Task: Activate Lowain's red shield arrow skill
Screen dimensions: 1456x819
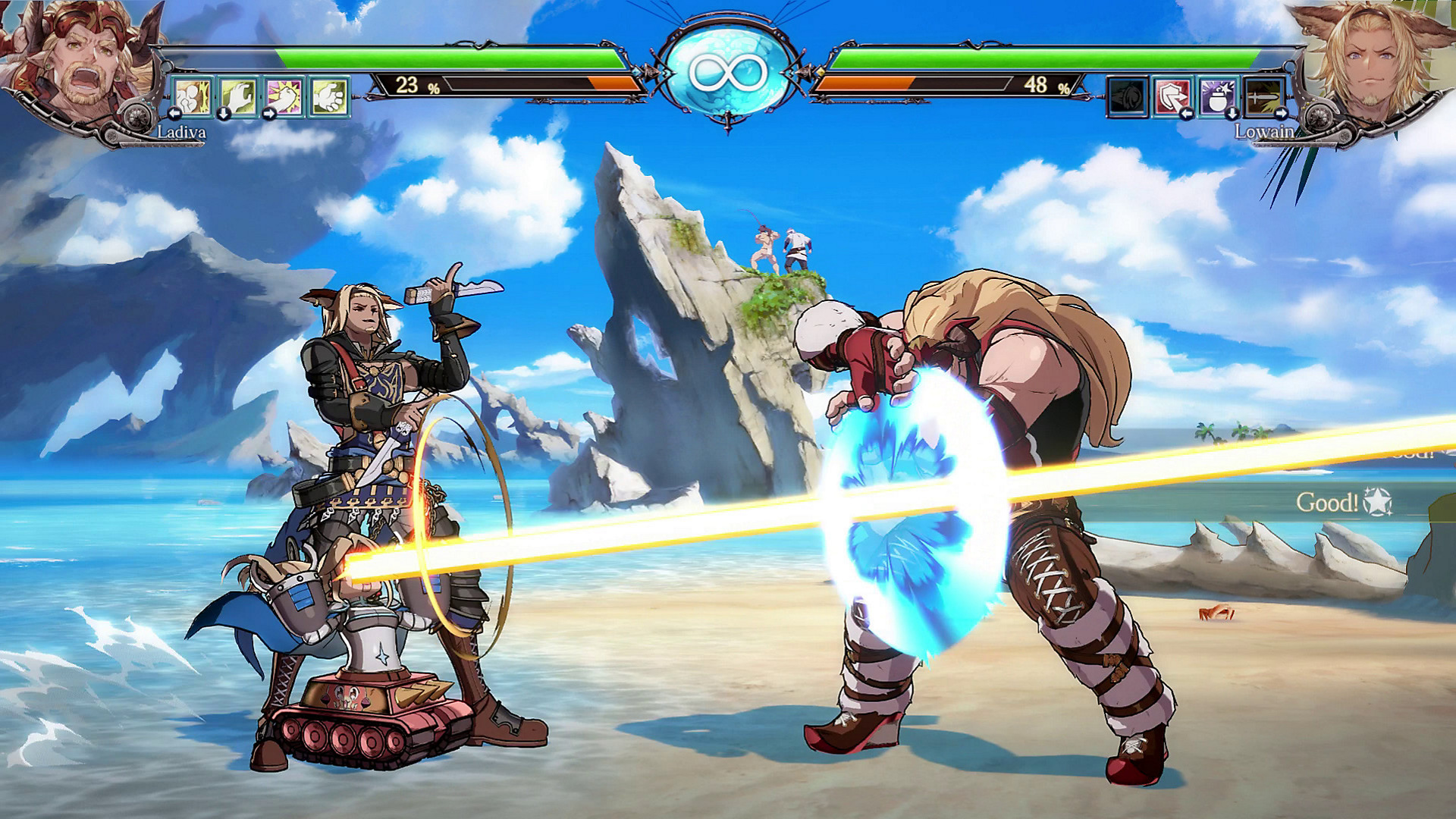Action: point(1173,96)
